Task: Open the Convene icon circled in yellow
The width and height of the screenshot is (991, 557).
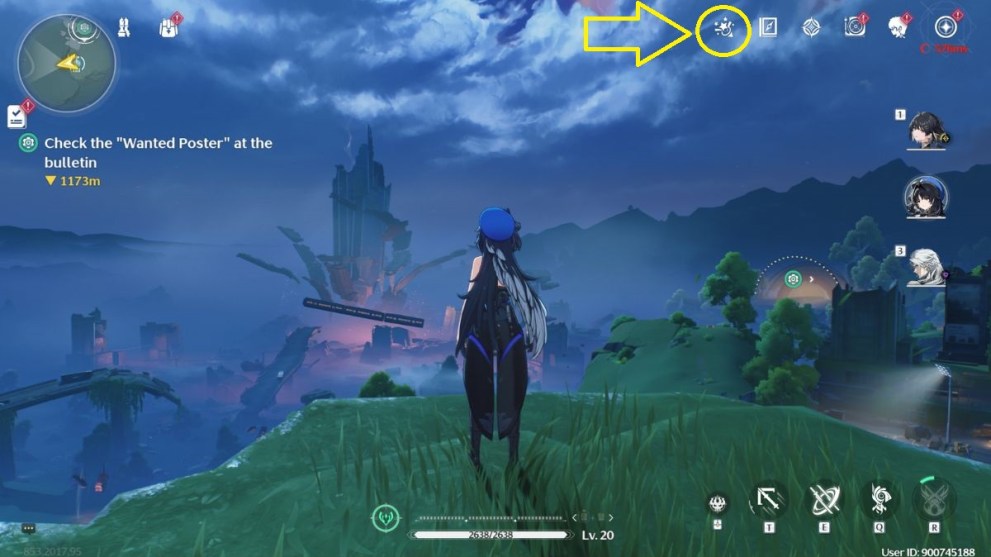Action: click(723, 30)
